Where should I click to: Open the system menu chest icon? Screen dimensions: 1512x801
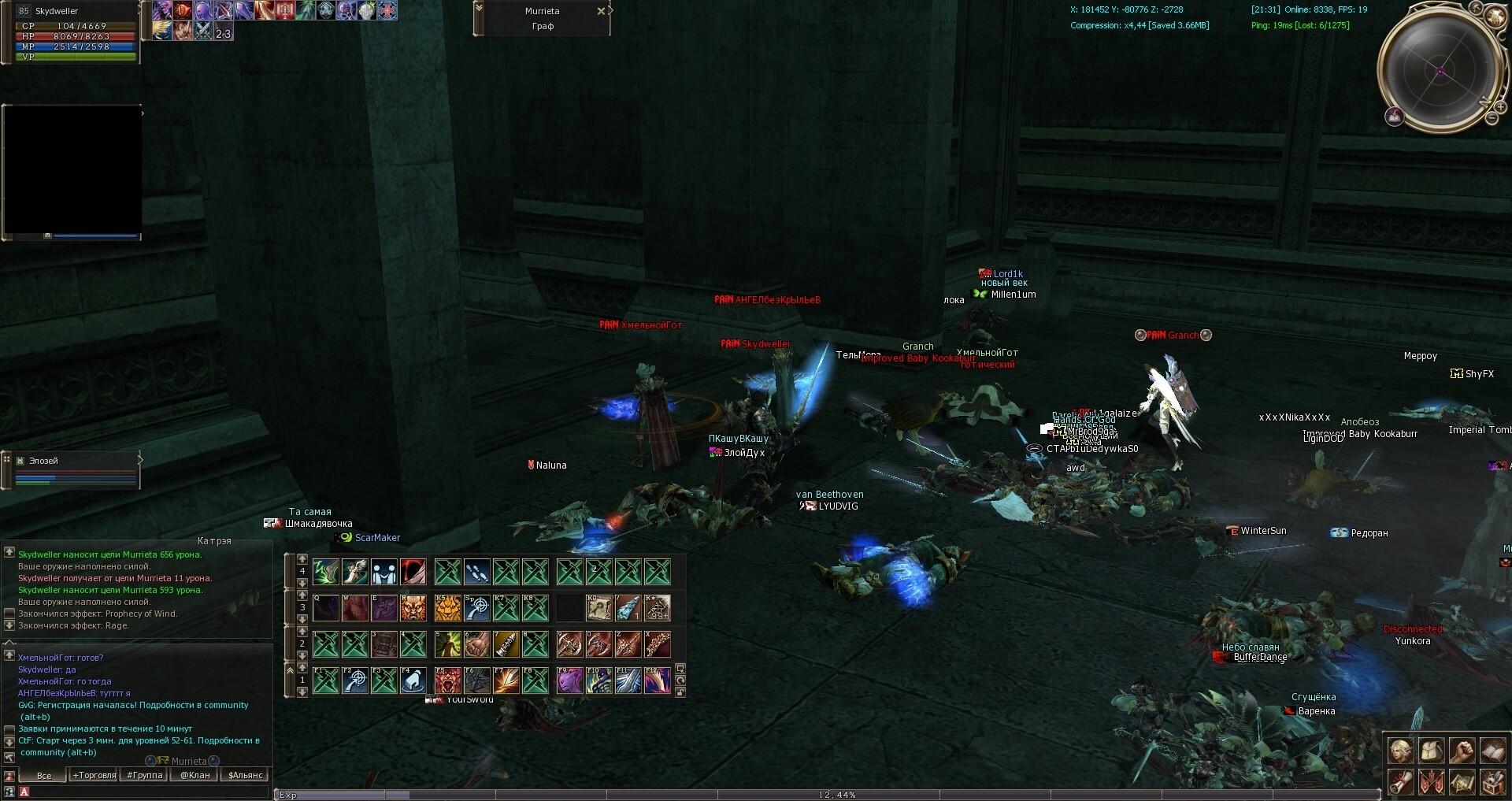pos(1492,782)
